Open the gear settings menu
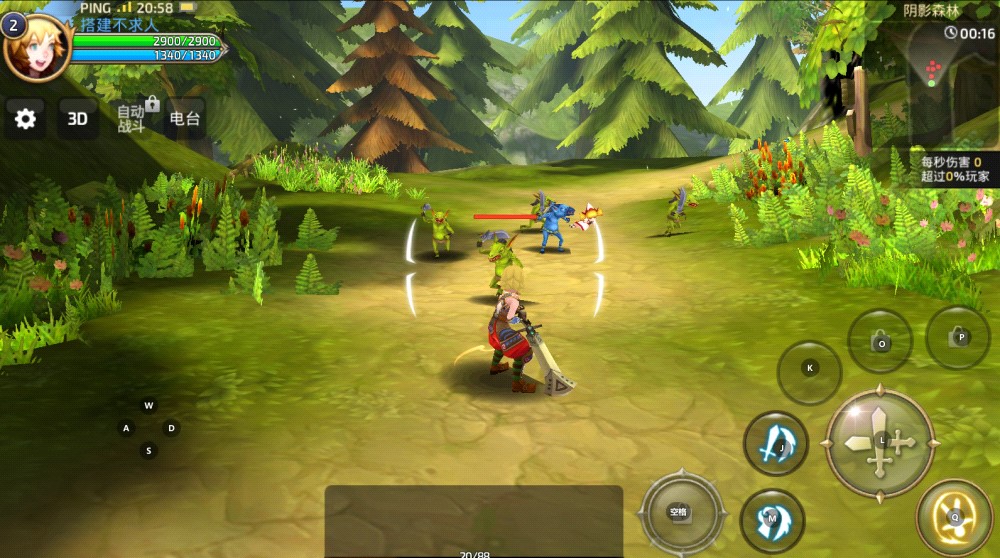This screenshot has width=1000, height=558. click(25, 119)
